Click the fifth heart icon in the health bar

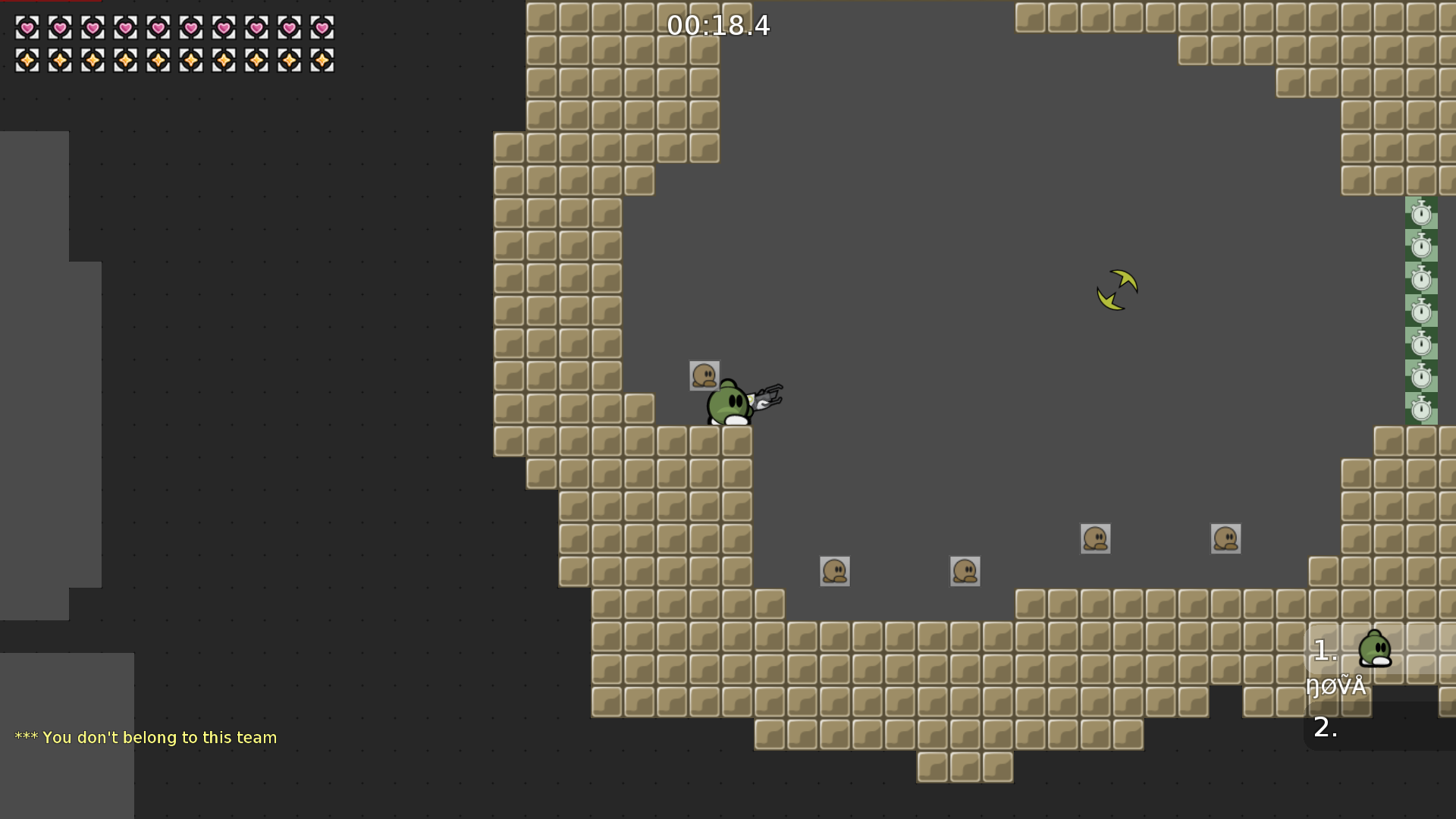pyautogui.click(x=159, y=27)
